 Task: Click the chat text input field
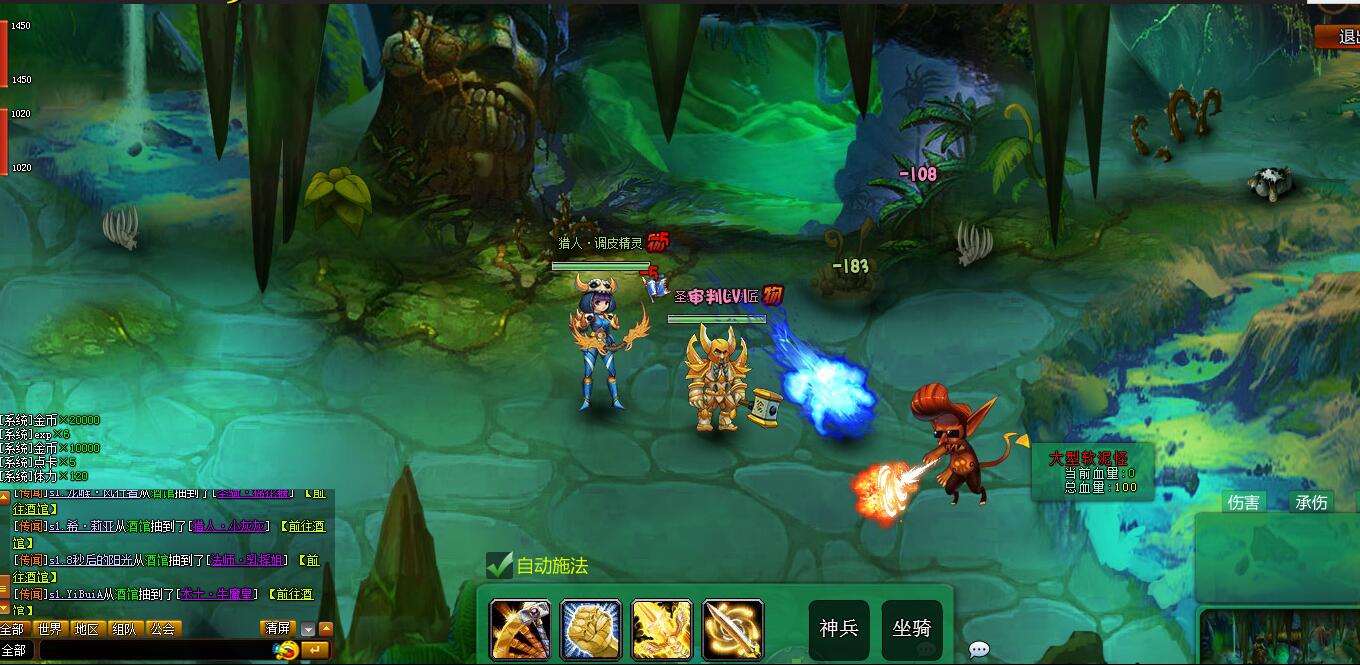(150, 651)
